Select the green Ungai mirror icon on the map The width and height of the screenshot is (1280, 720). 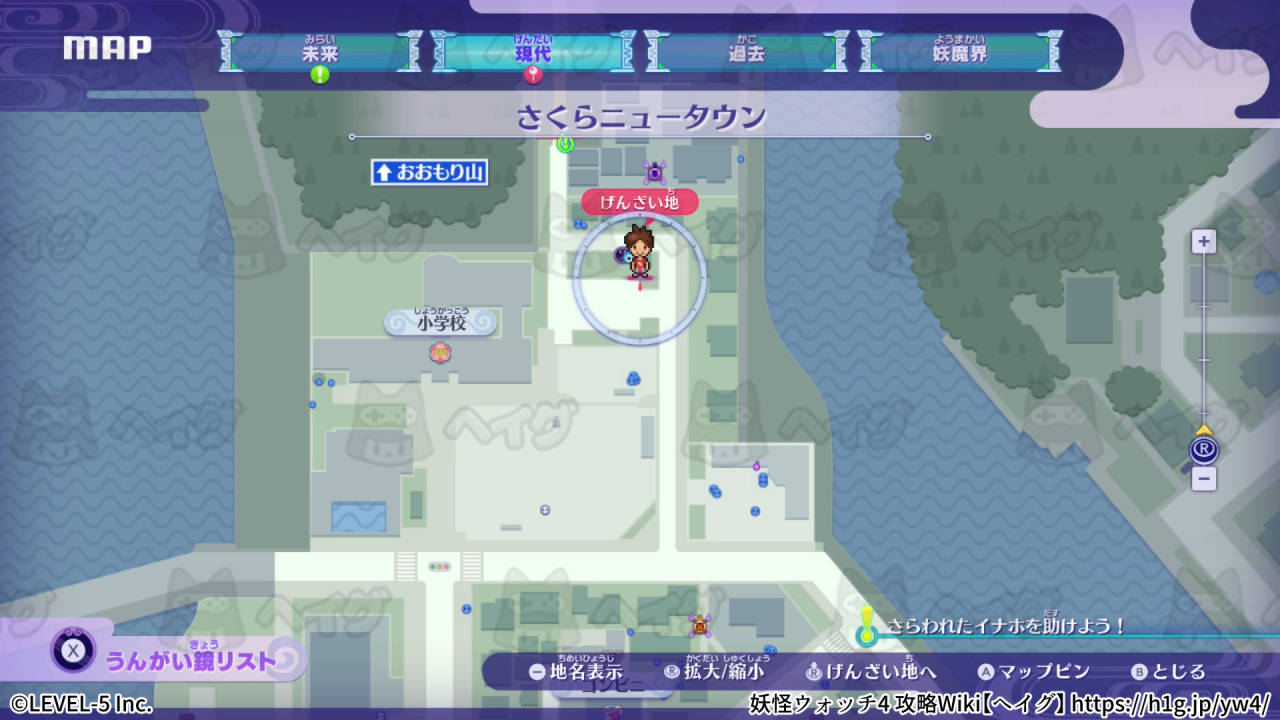click(x=566, y=145)
